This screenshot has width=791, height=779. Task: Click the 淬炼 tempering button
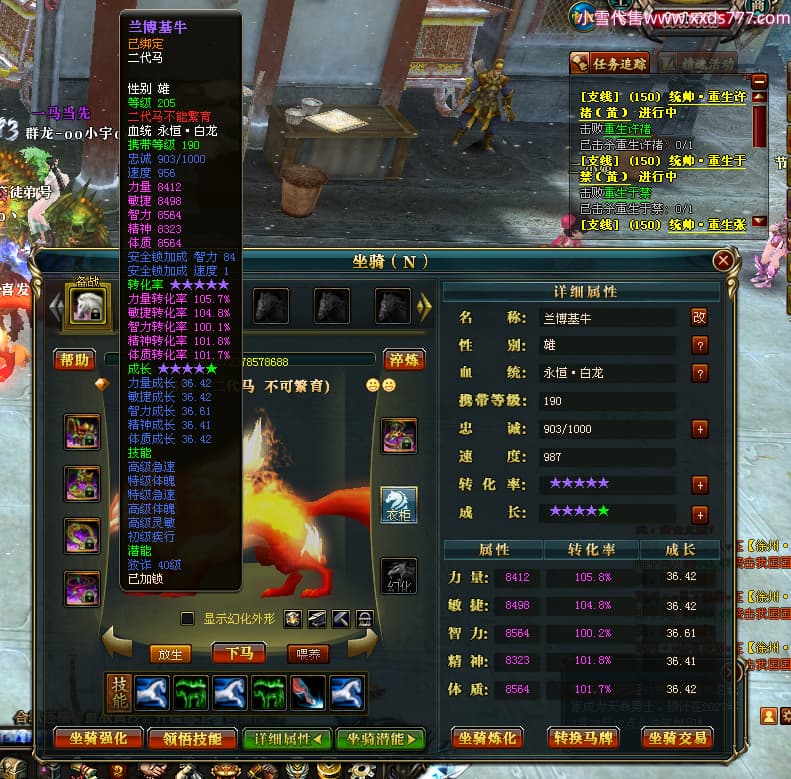404,360
